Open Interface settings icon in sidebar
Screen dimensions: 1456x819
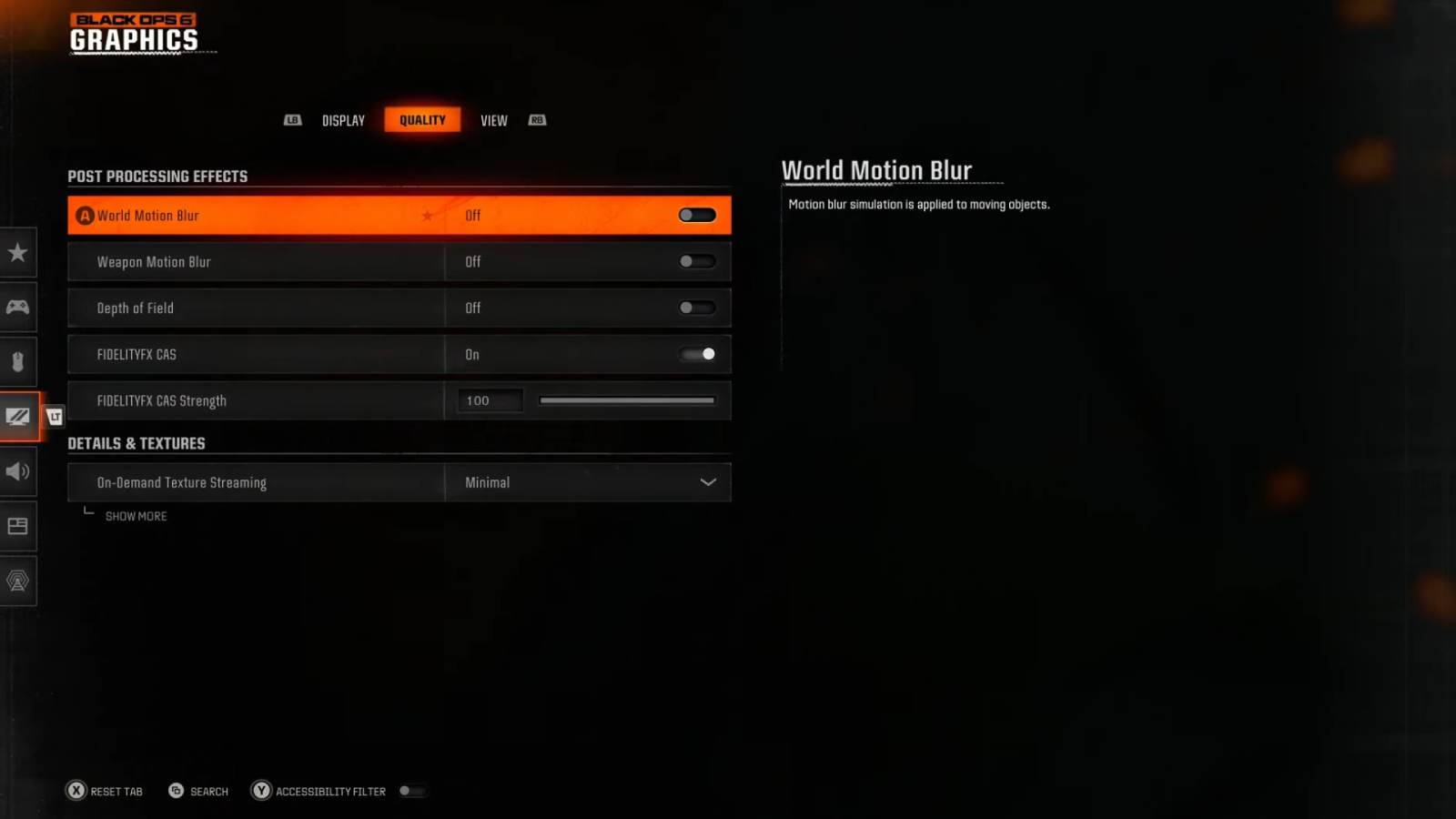(18, 526)
